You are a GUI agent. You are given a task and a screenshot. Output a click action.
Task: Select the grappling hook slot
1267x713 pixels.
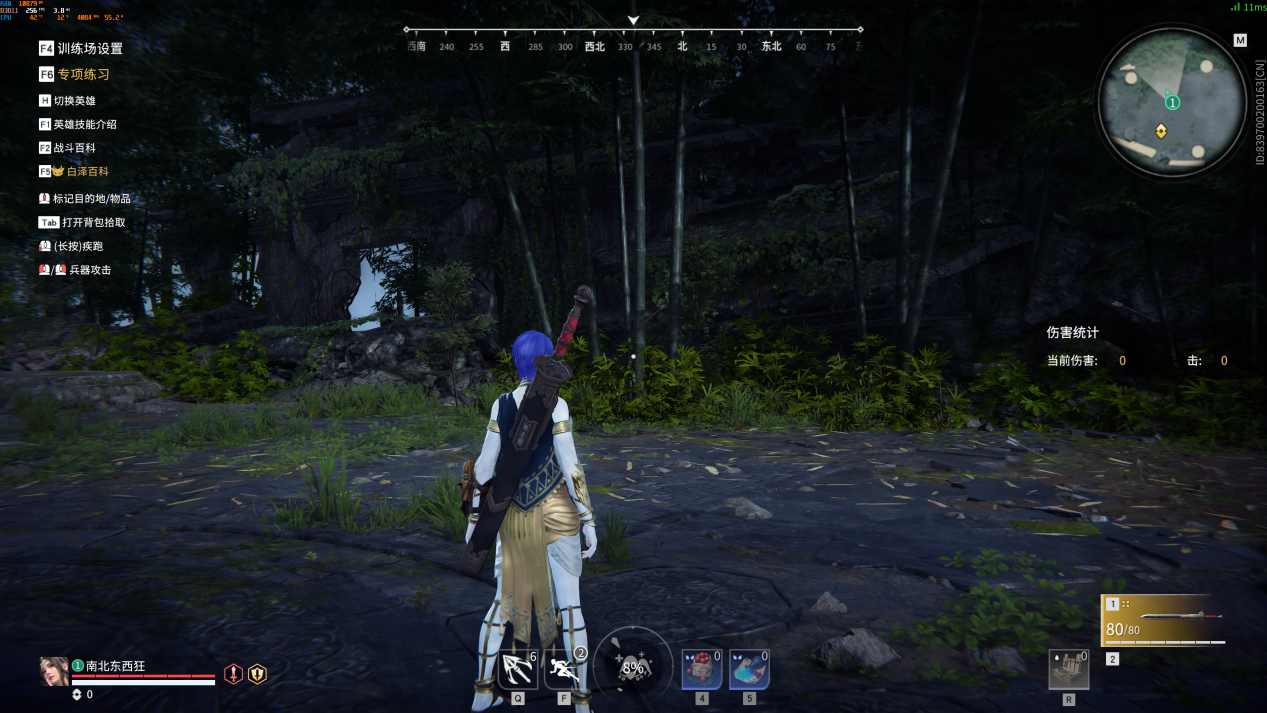517,669
